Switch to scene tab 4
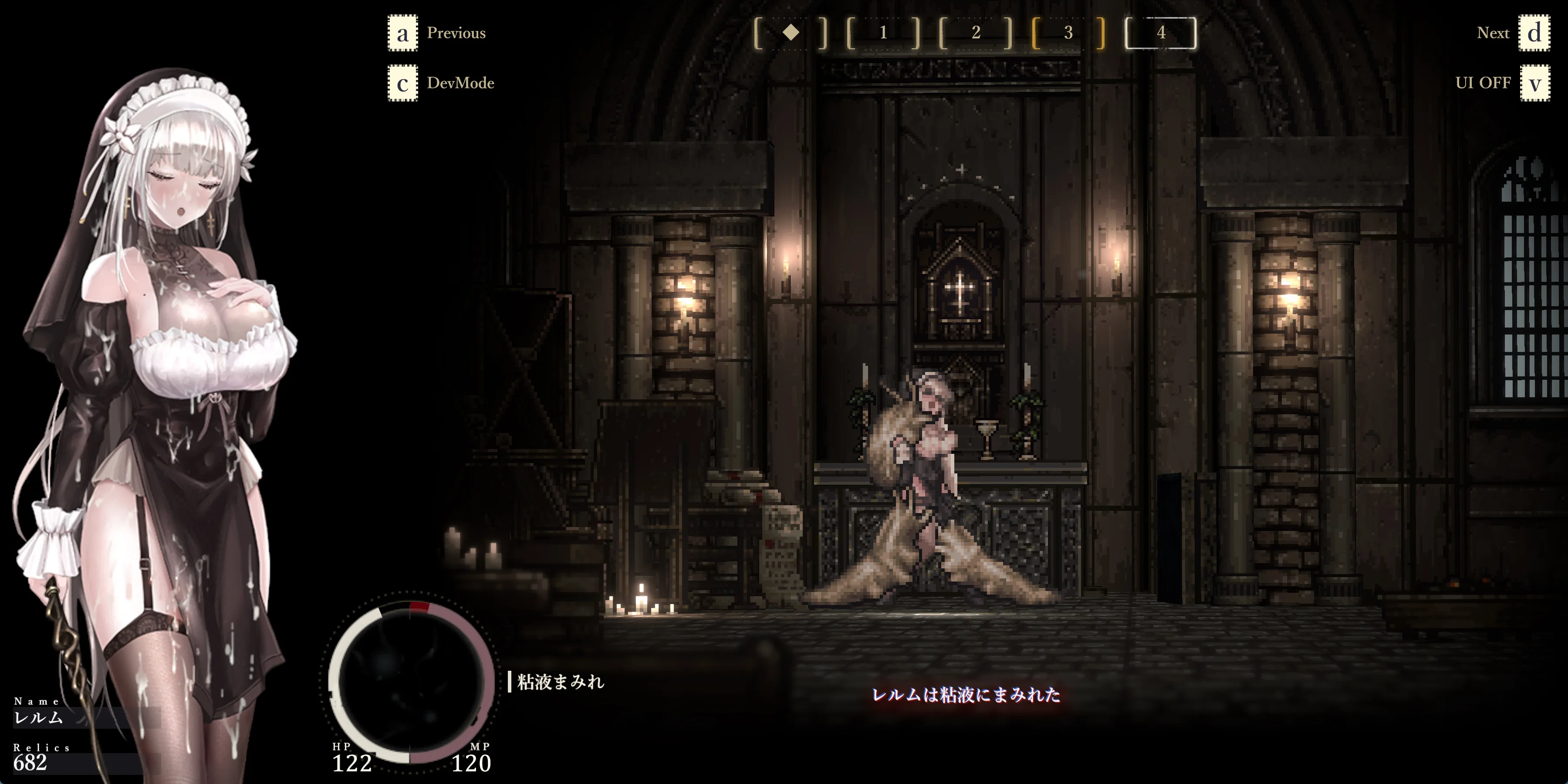 click(x=1161, y=33)
